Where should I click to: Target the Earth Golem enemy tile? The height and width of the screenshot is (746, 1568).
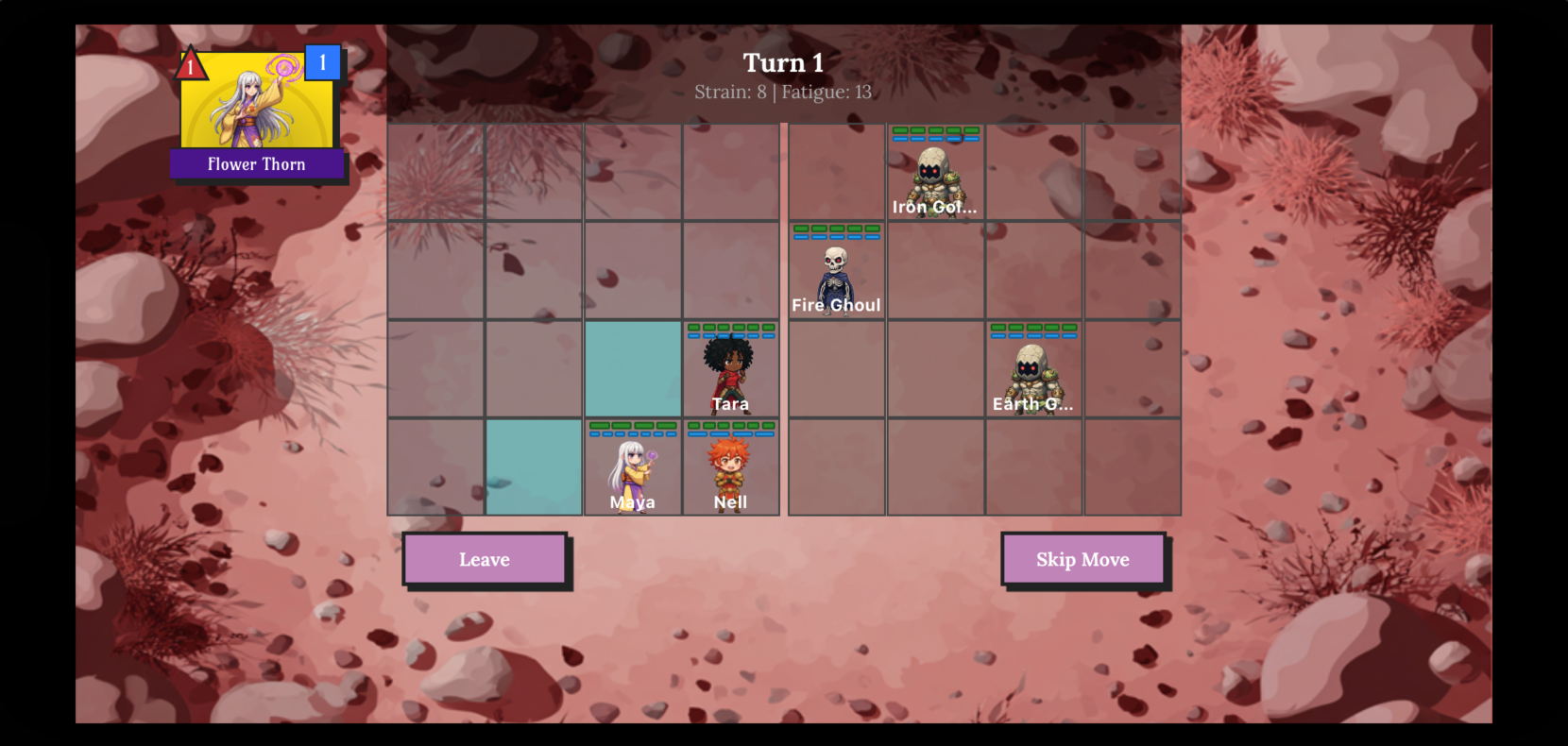[x=1033, y=370]
